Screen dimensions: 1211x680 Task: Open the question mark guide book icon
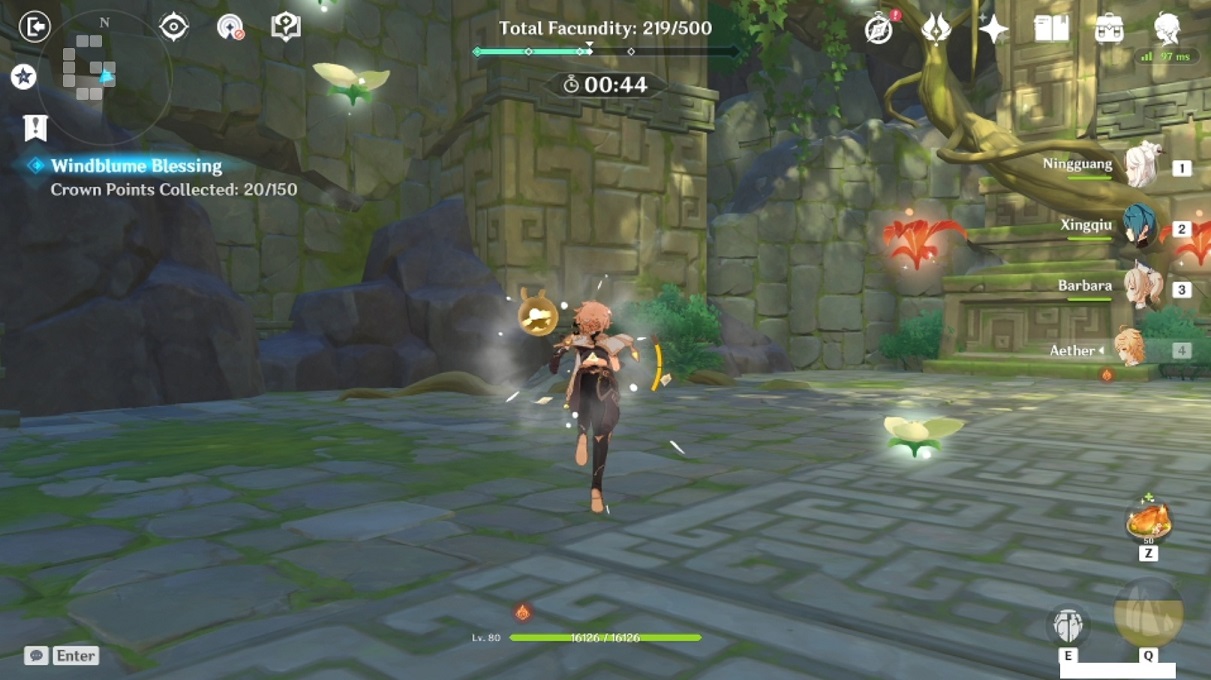point(285,27)
